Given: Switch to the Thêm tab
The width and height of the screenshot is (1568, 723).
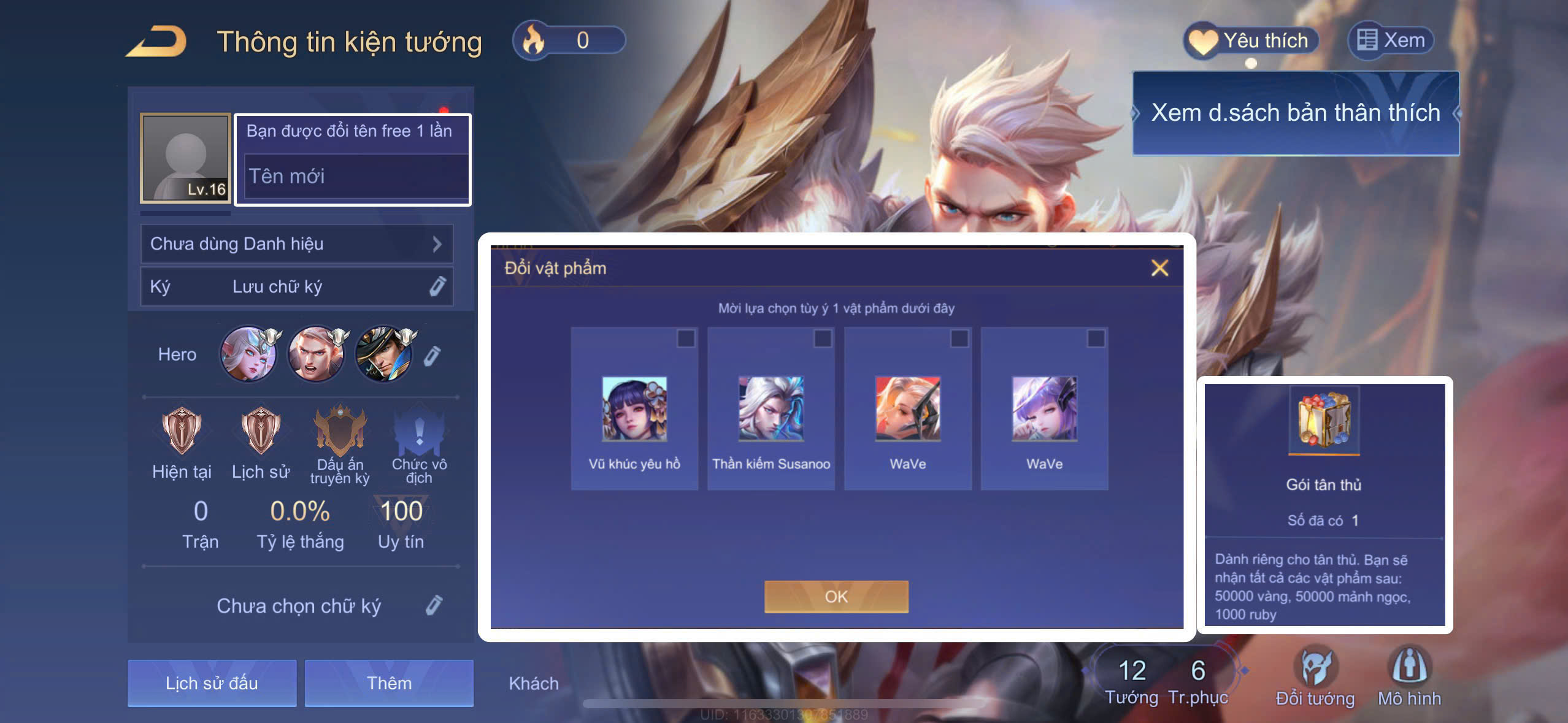Looking at the screenshot, I should [x=389, y=683].
